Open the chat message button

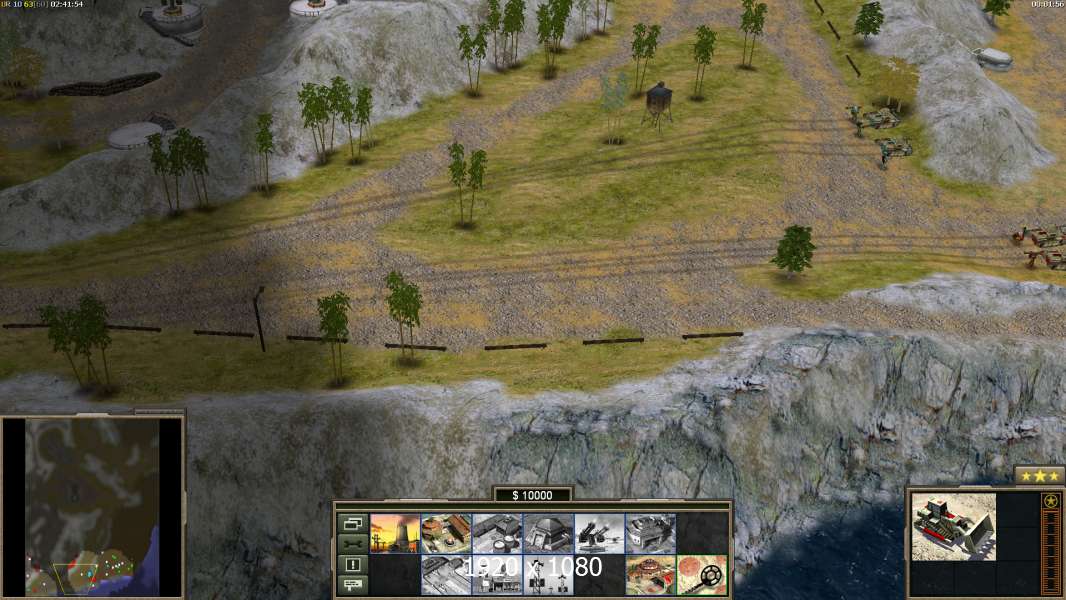click(x=353, y=585)
